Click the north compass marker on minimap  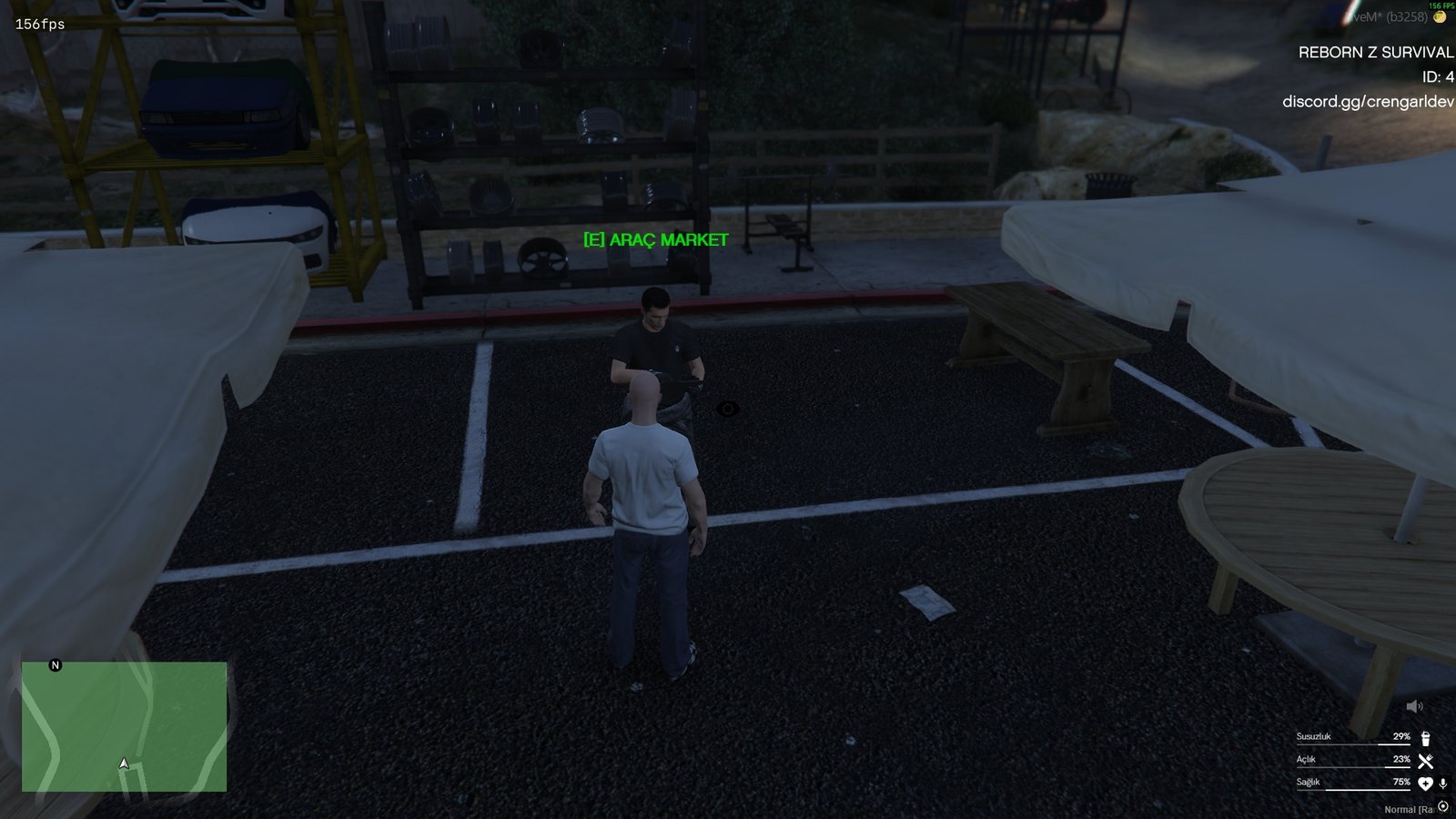(x=56, y=665)
